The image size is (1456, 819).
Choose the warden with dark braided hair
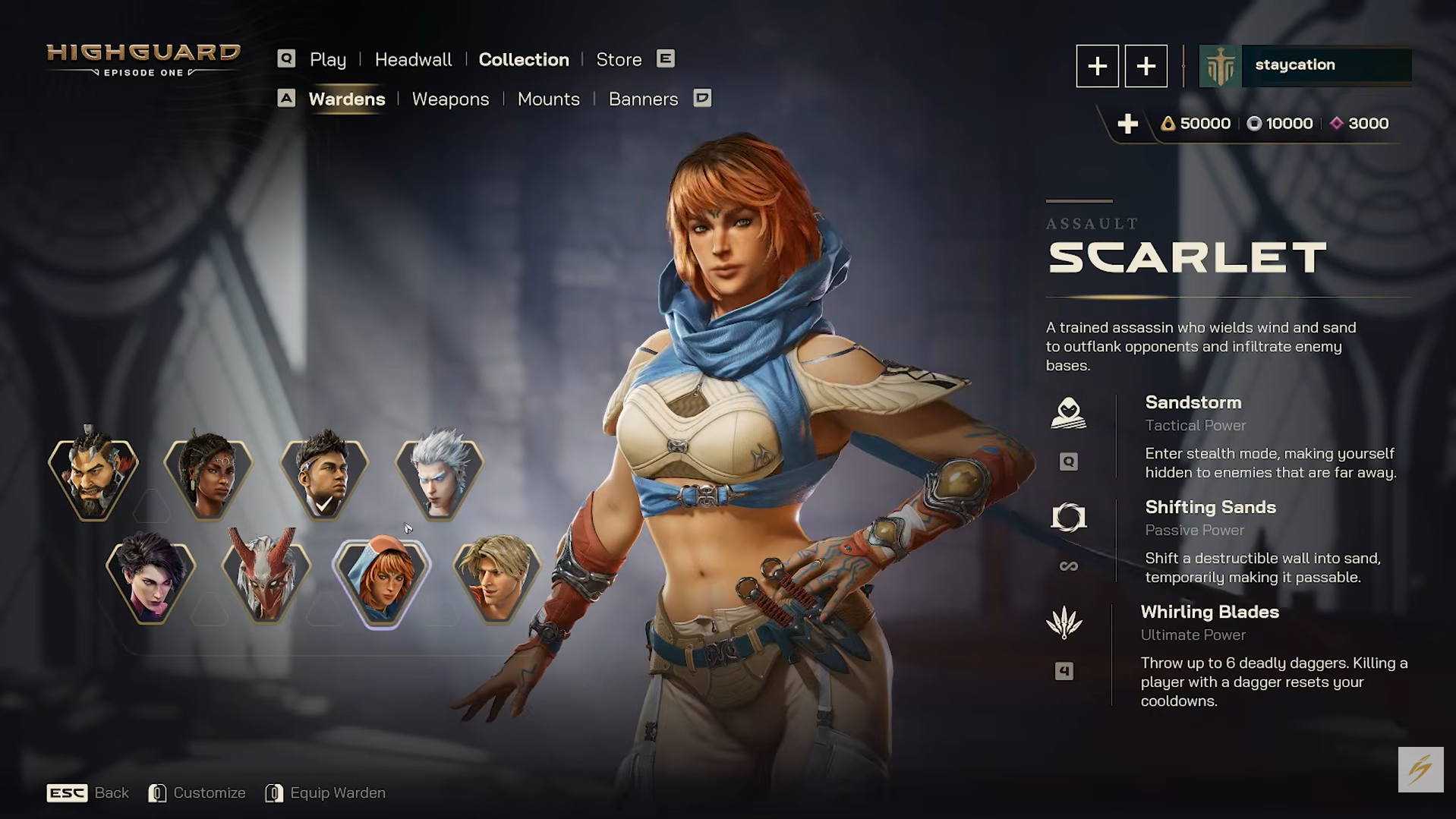(208, 476)
